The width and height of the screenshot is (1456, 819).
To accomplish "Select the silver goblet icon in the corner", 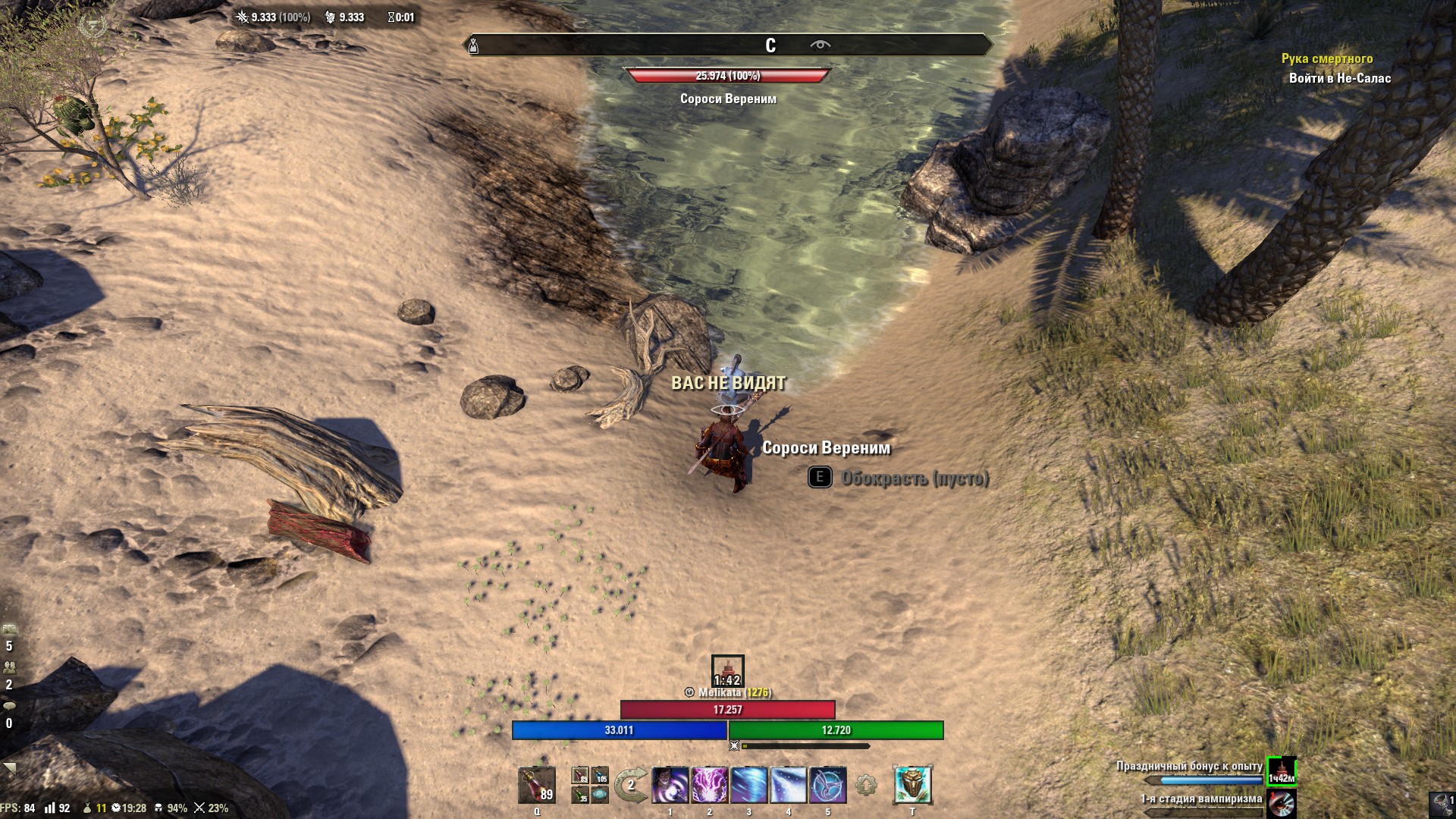I will tap(1440, 804).
